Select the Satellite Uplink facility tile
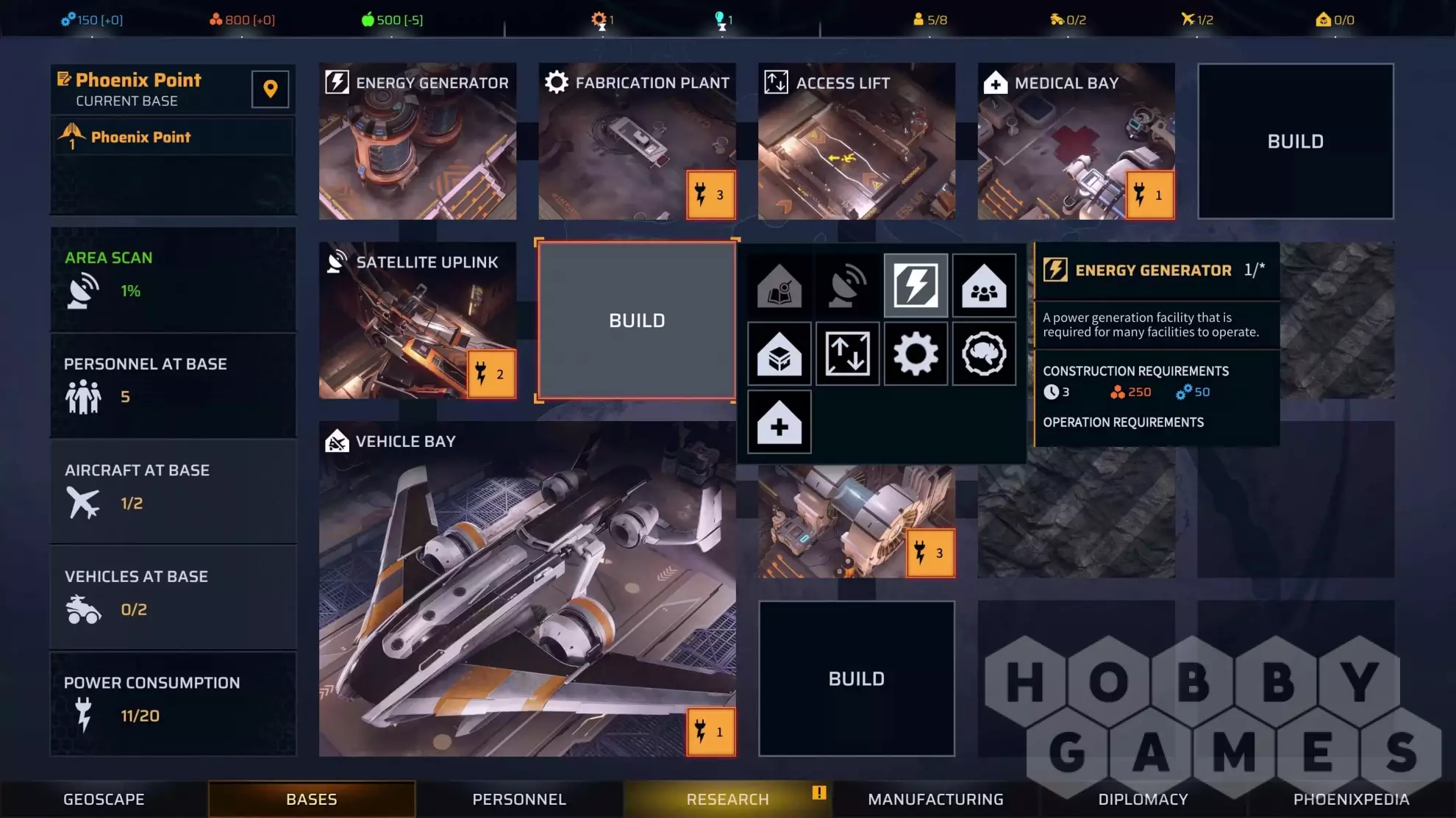 (x=417, y=320)
